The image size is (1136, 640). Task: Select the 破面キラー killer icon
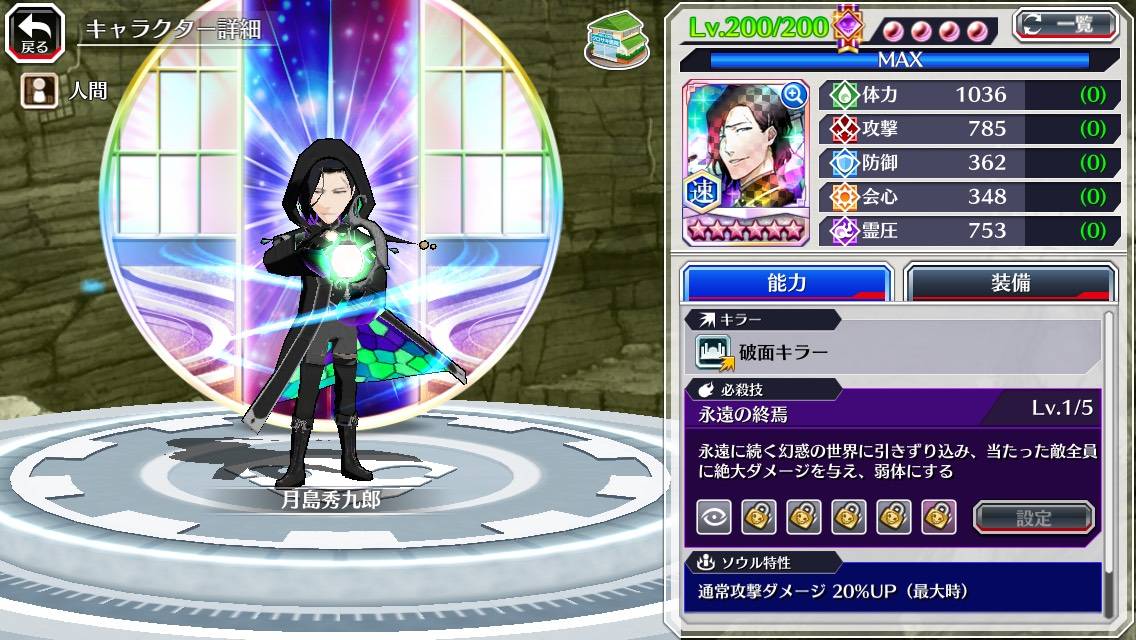point(715,352)
